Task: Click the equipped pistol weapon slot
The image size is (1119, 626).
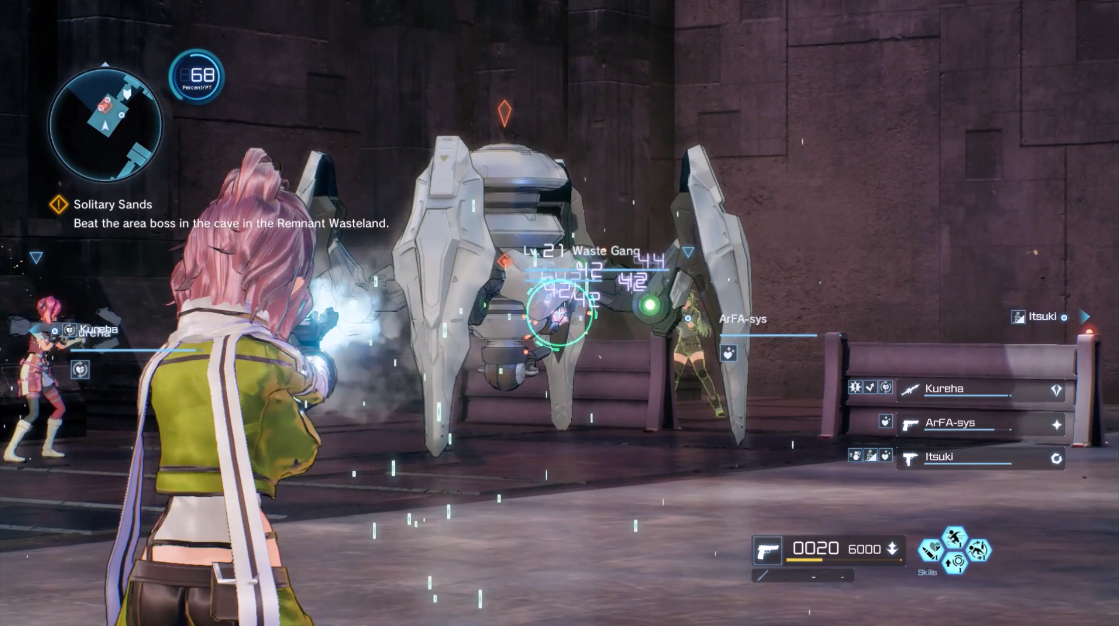Action: click(768, 550)
